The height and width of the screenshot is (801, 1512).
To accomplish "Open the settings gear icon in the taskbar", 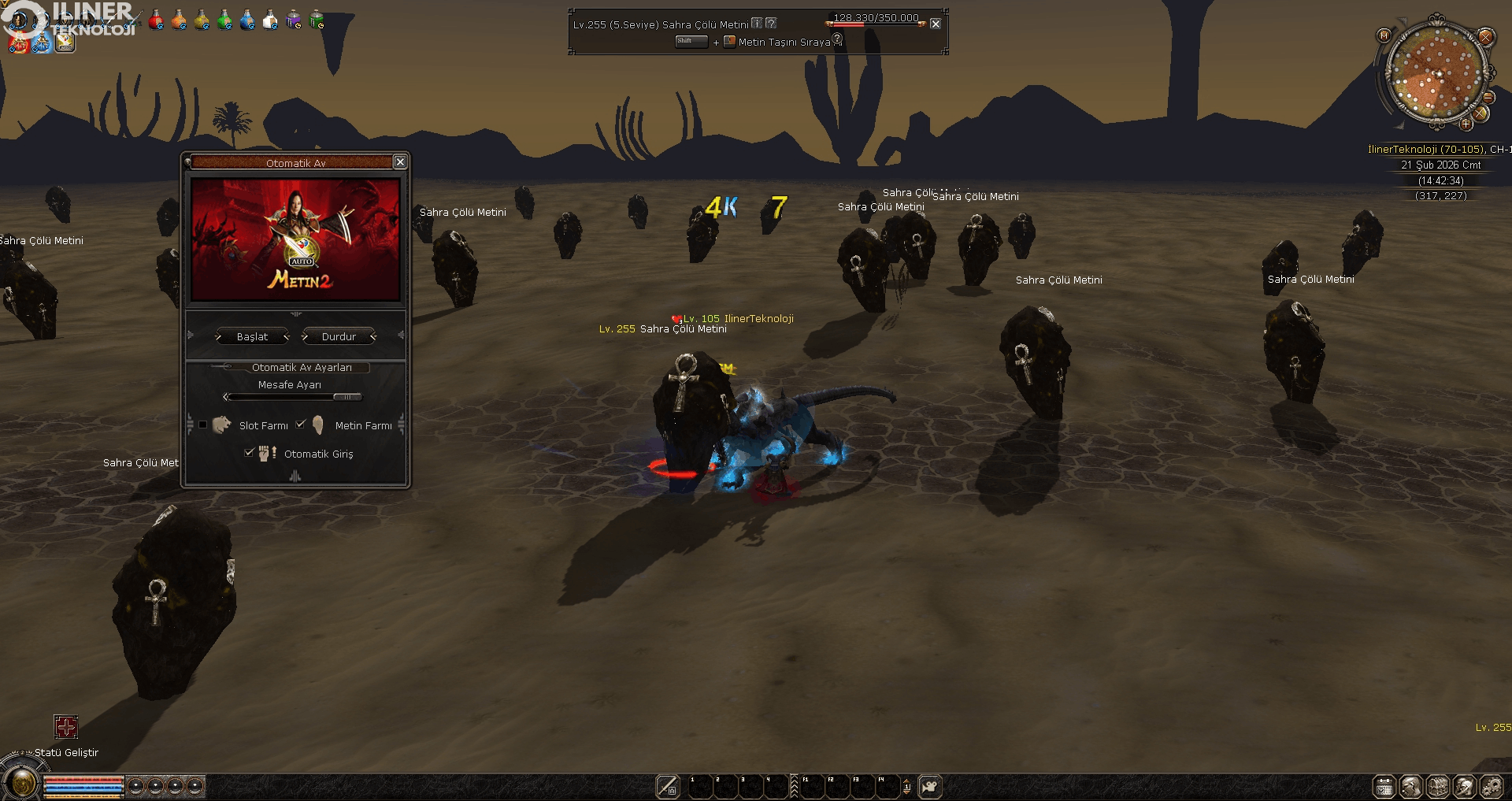I will 1492,786.
